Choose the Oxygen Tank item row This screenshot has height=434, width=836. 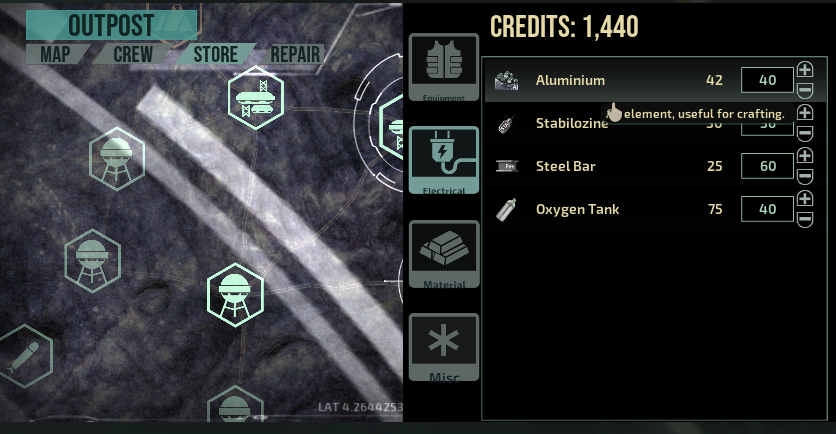pos(600,209)
